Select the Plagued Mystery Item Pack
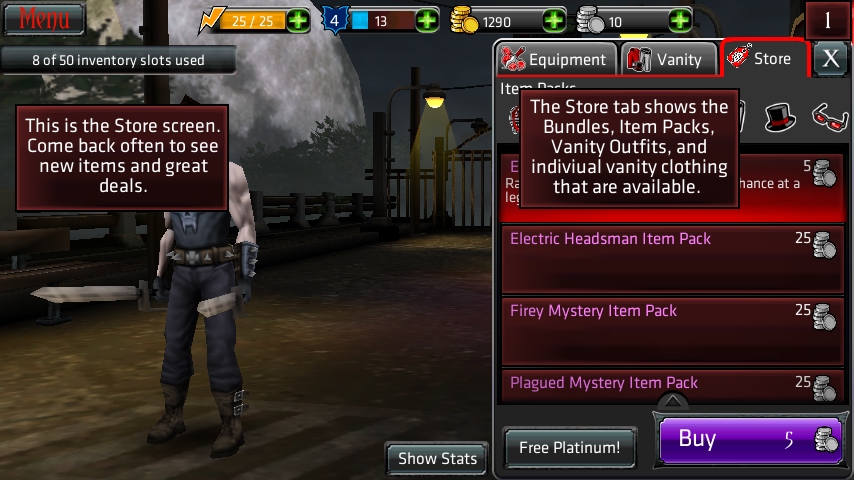This screenshot has height=480, width=854. 672,386
